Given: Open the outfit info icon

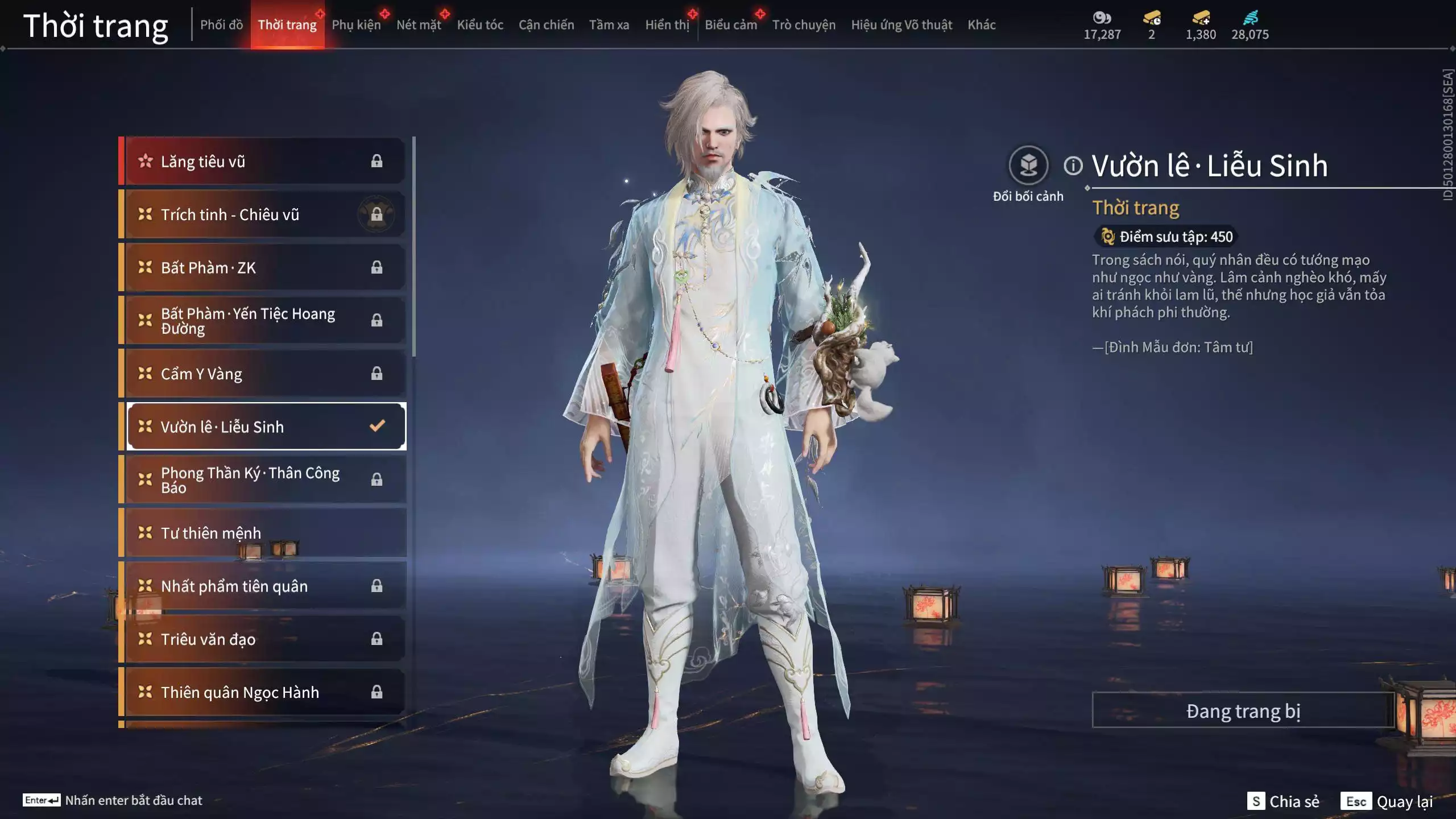Looking at the screenshot, I should coord(1073,166).
